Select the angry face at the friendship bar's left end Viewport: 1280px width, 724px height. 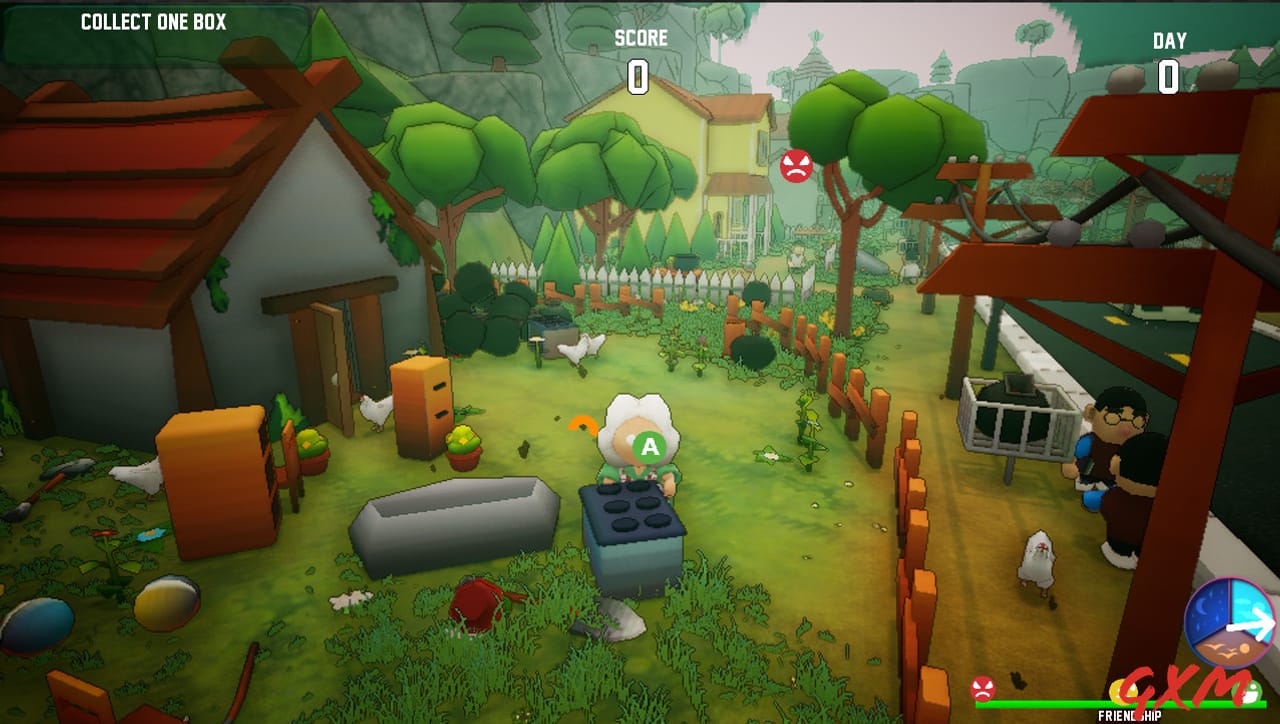982,689
